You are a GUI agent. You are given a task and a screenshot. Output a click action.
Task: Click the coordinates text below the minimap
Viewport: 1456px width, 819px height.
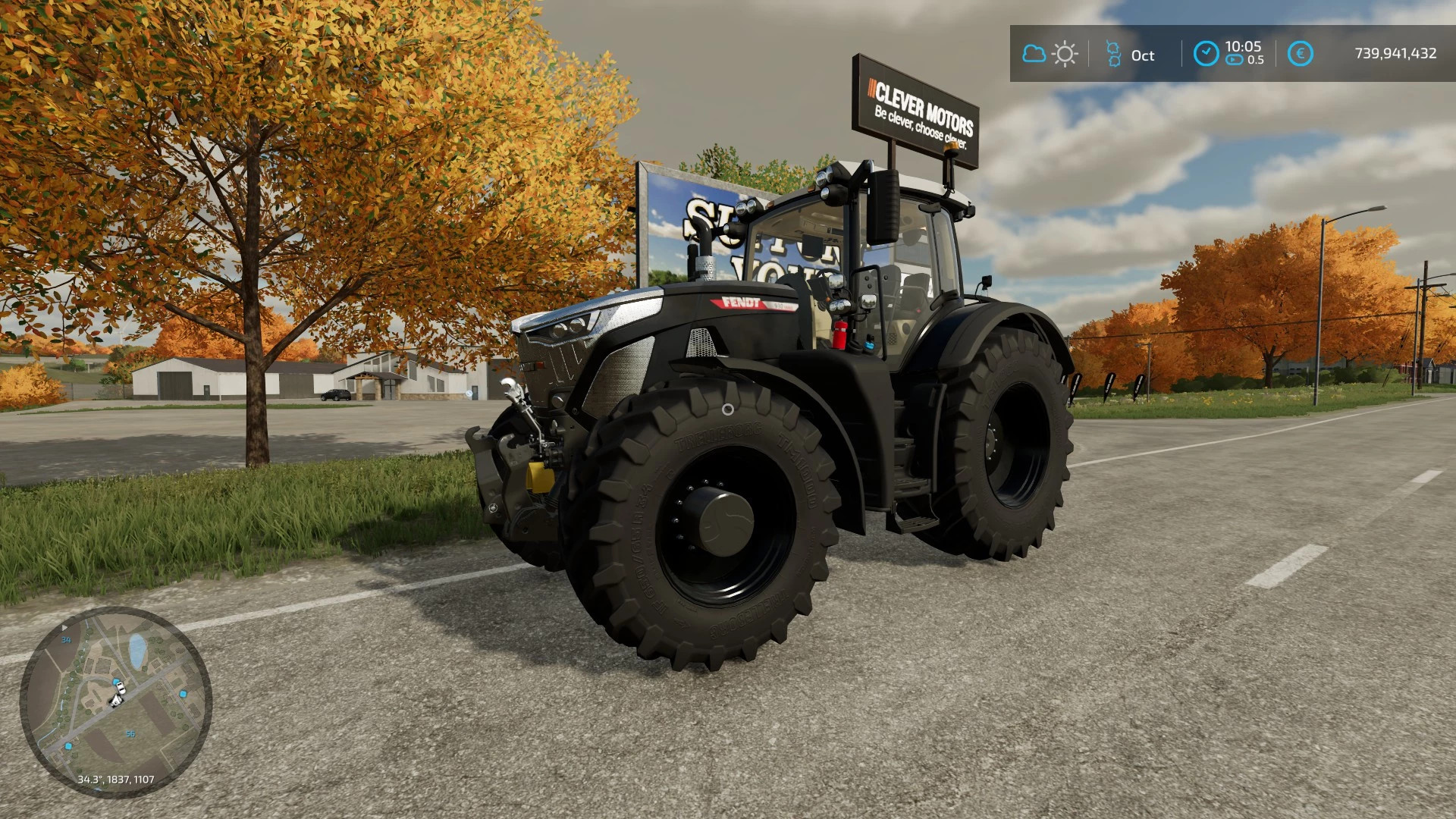click(x=117, y=779)
